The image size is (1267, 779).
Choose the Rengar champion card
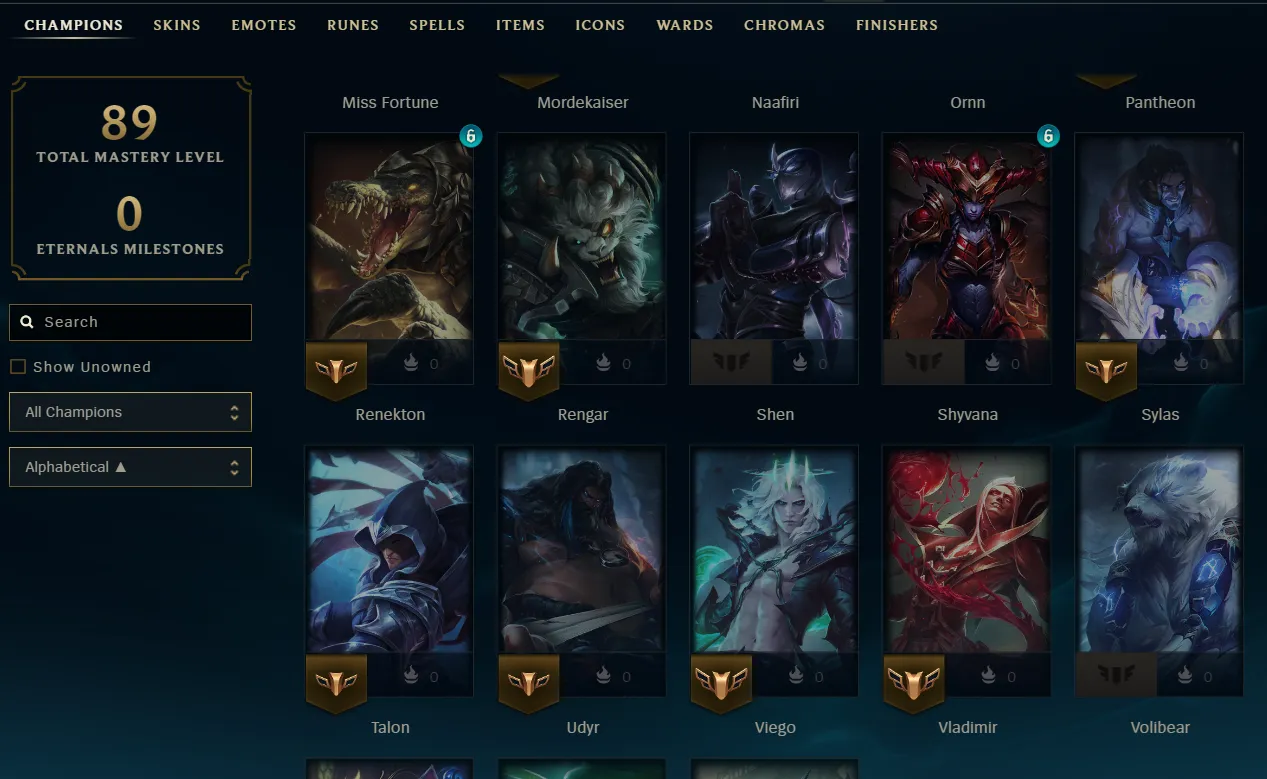coord(582,250)
